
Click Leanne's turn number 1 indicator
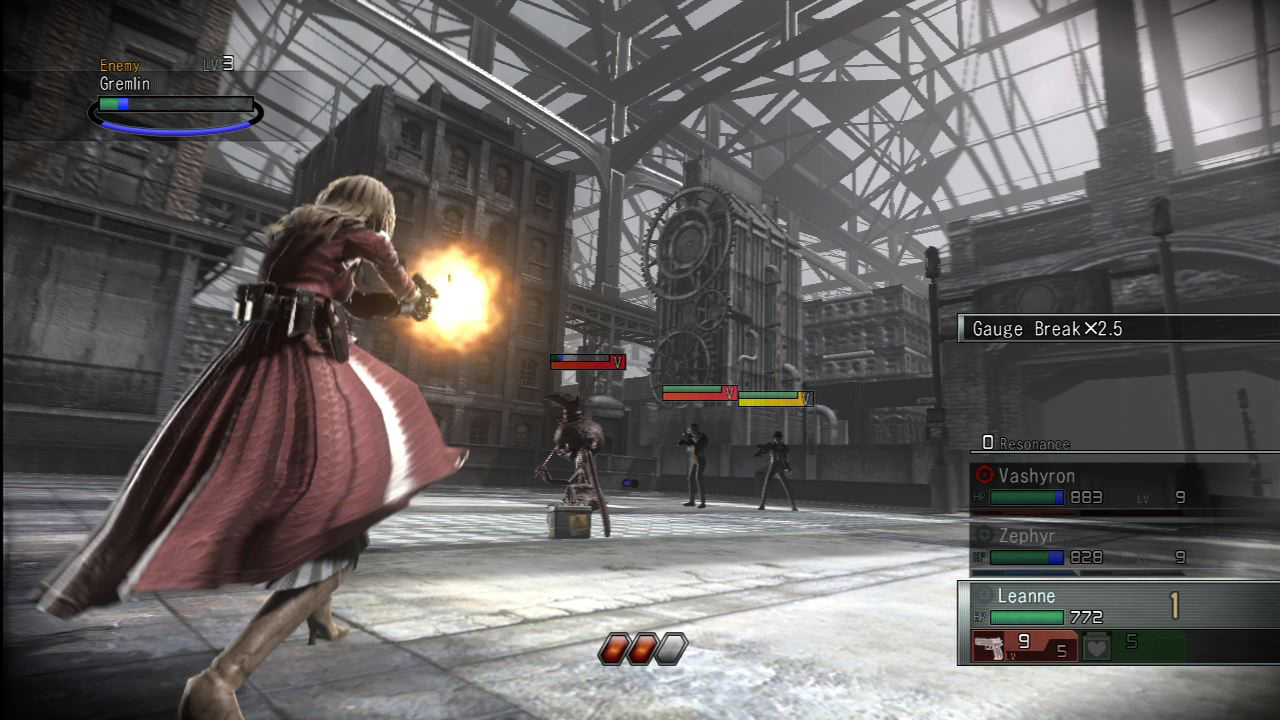click(1176, 597)
